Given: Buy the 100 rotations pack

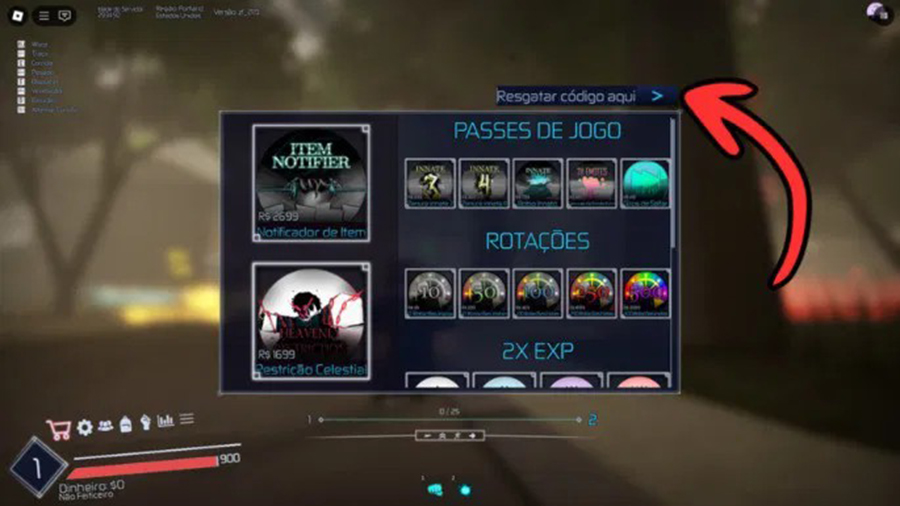Looking at the screenshot, I should point(538,294).
